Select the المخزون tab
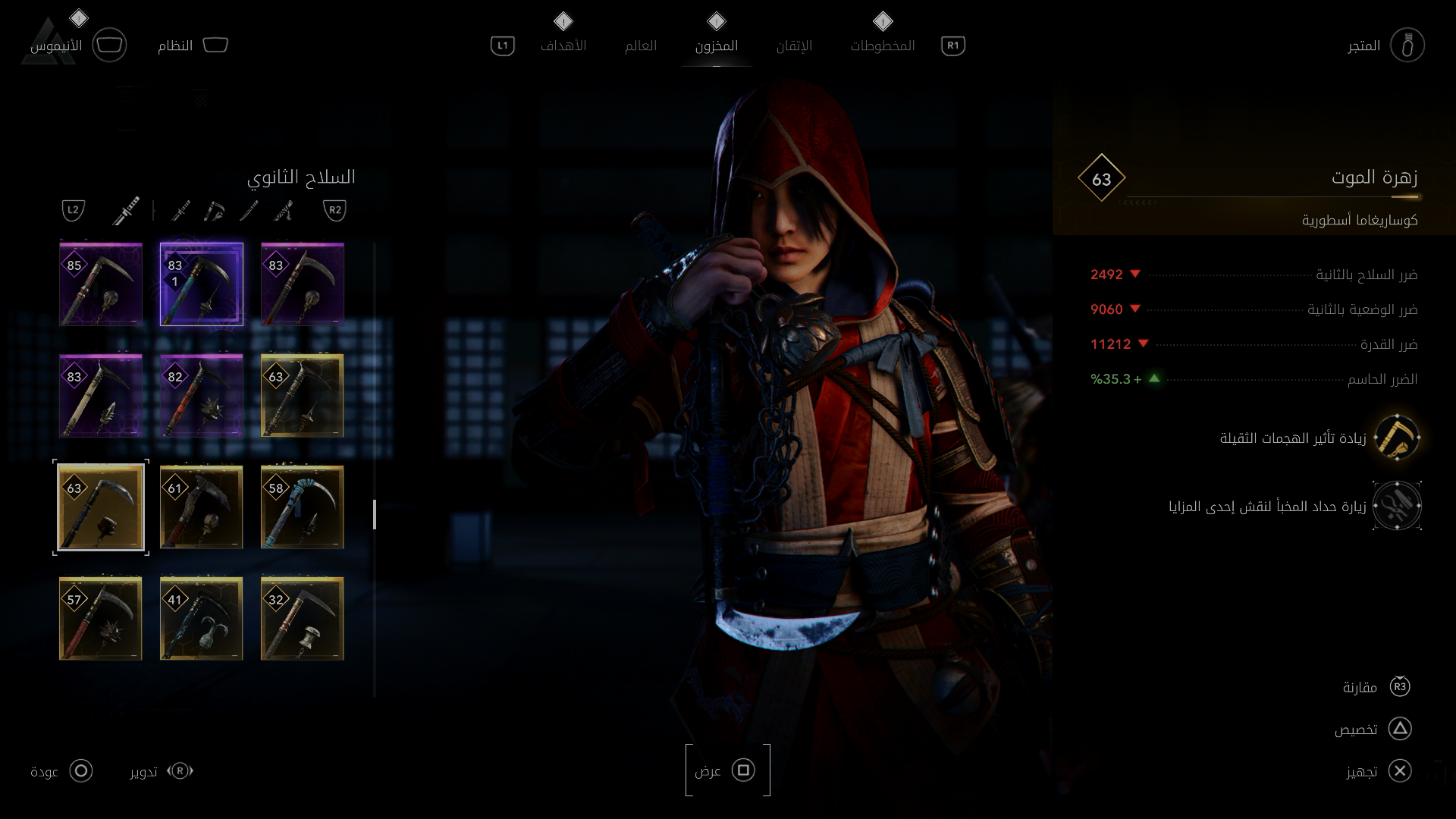1456x819 pixels. coord(717,45)
